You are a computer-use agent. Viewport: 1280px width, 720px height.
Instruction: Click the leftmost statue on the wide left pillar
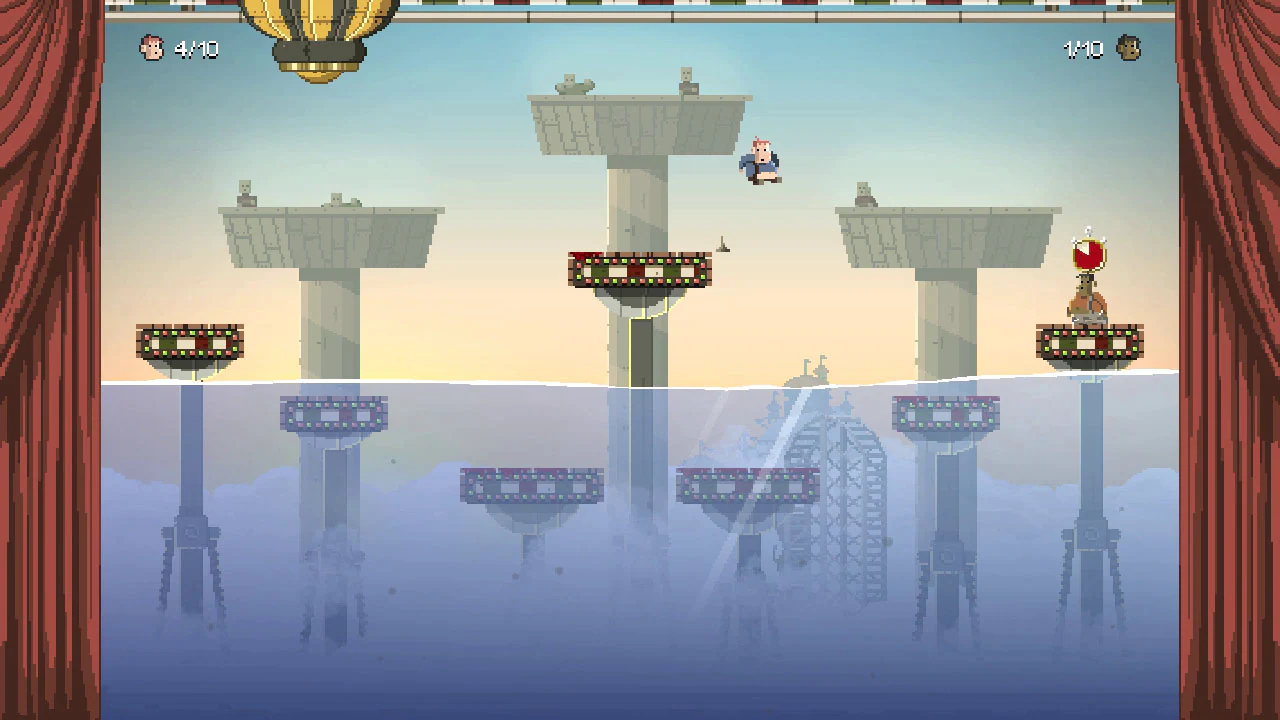click(x=244, y=193)
